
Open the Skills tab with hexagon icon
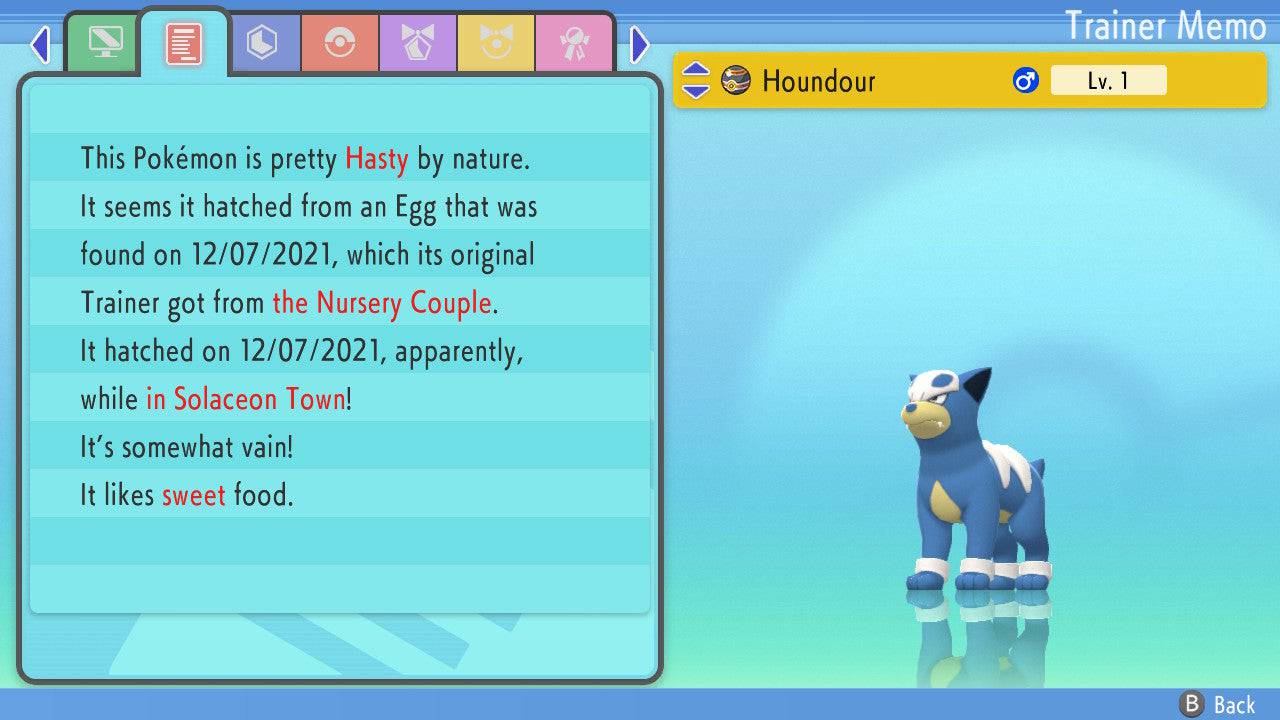pos(263,42)
